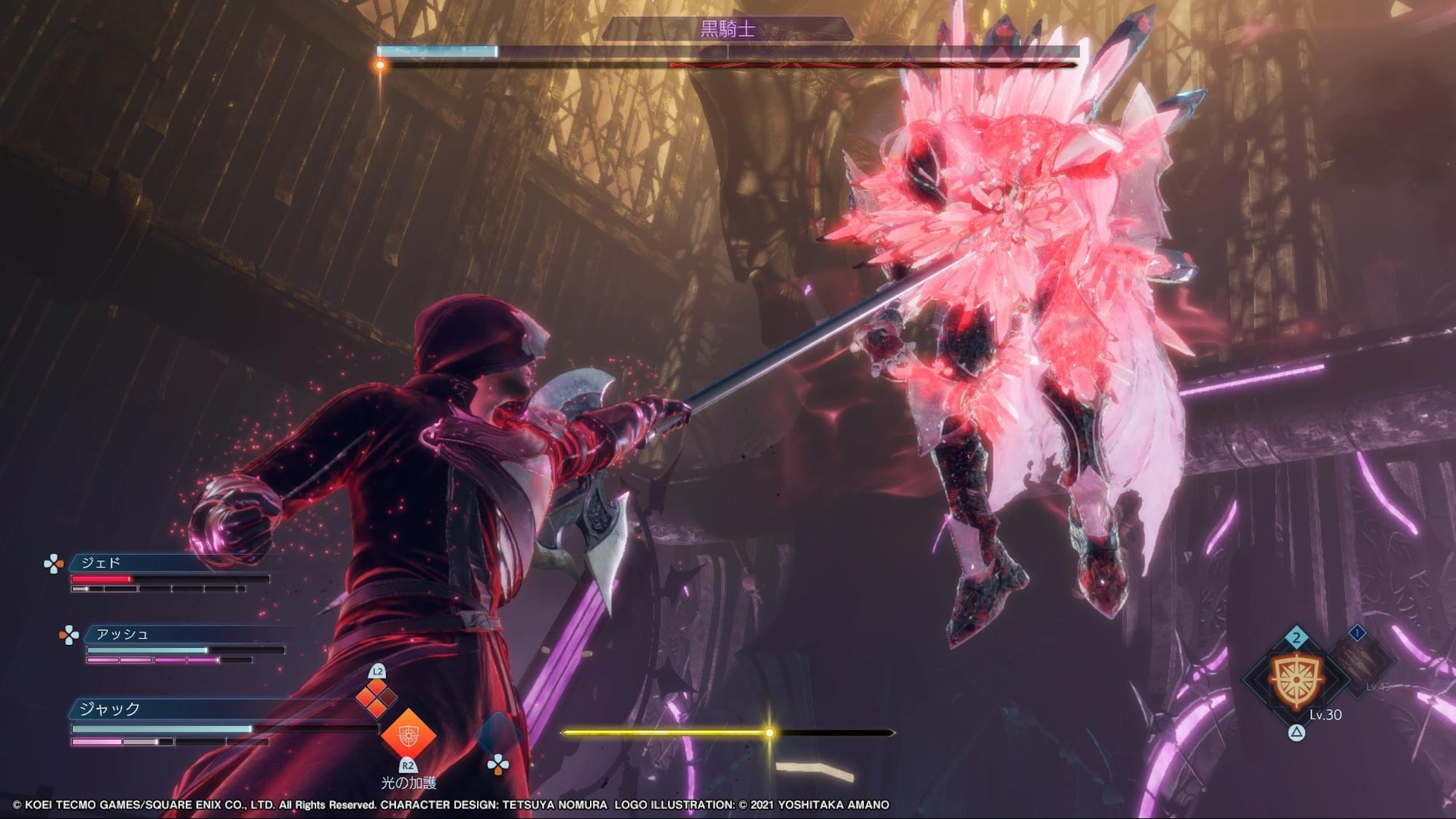1456x819 pixels.
Task: Select the orange shield job icon
Action: [1296, 680]
